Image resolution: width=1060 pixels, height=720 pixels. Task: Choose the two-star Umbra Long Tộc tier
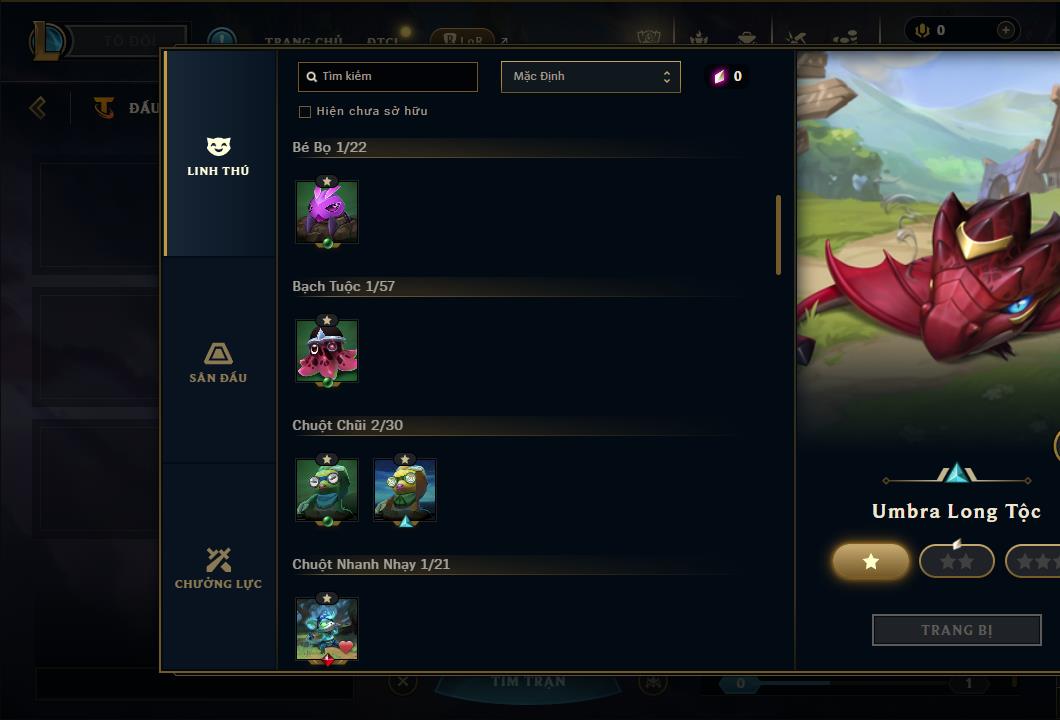pyautogui.click(x=957, y=562)
